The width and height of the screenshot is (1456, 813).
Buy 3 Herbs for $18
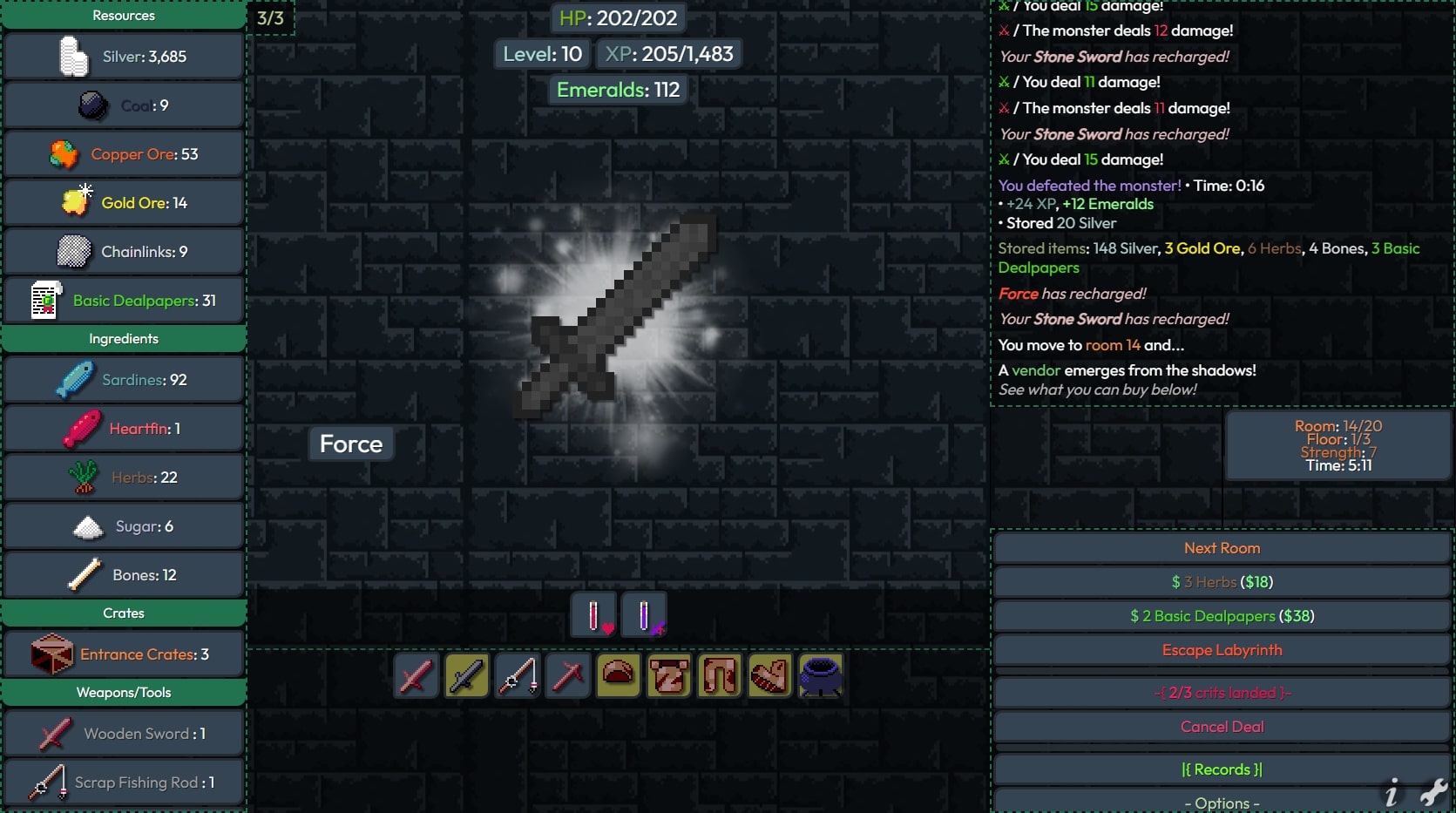[x=1222, y=582]
